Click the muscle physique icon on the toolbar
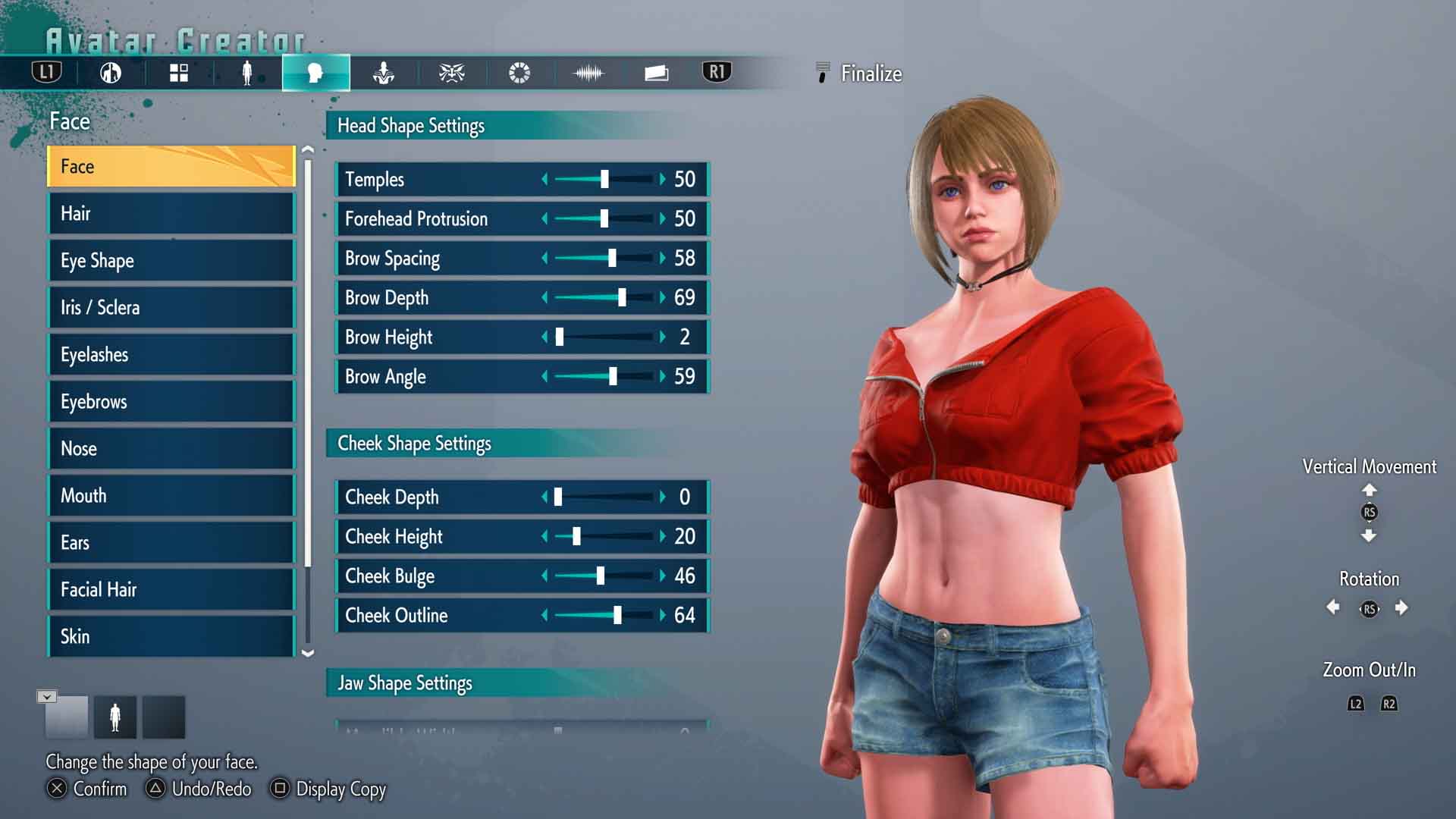Image resolution: width=1456 pixels, height=819 pixels. 384,73
